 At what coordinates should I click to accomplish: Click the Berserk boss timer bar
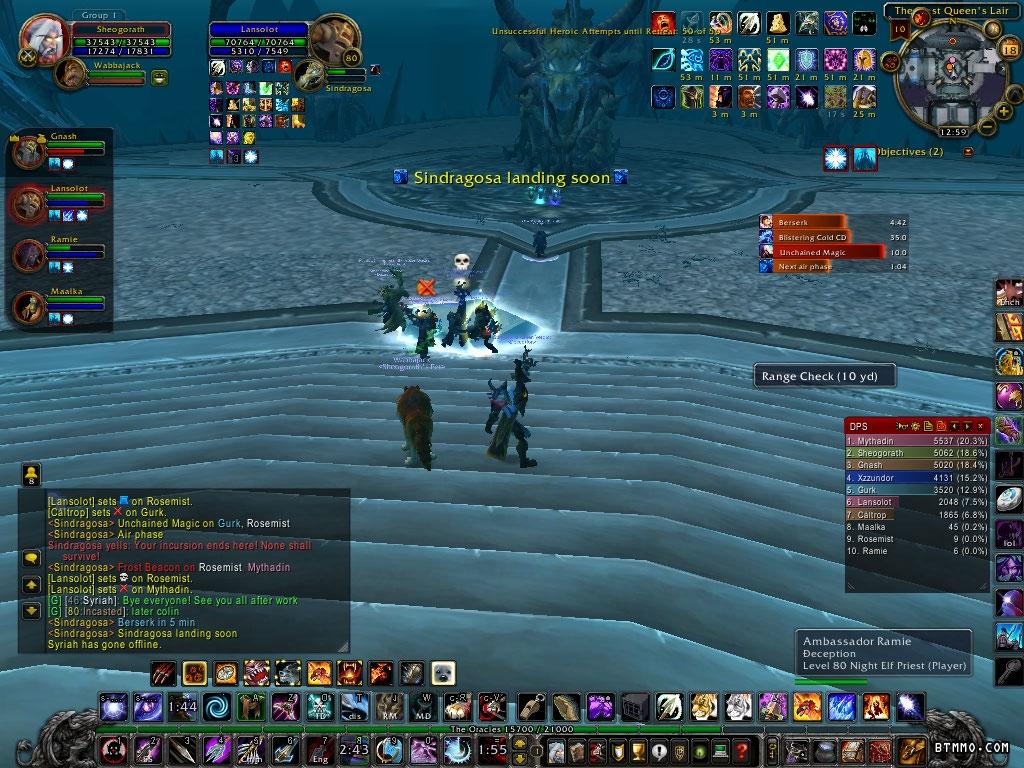tap(811, 222)
